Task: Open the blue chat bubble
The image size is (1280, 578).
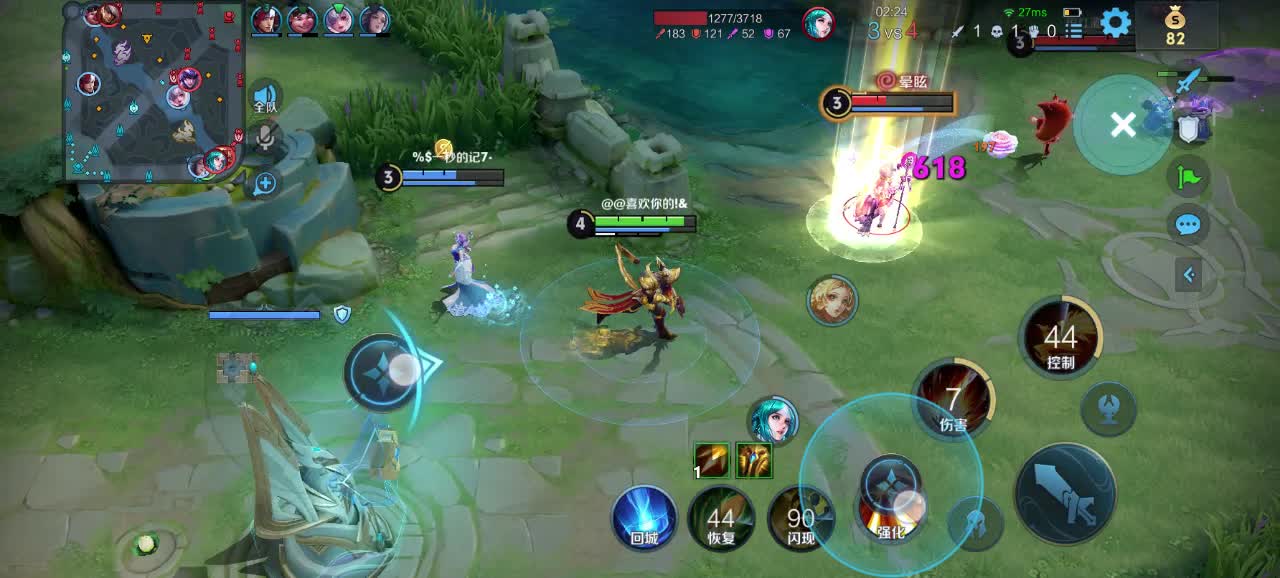Action: click(1188, 224)
